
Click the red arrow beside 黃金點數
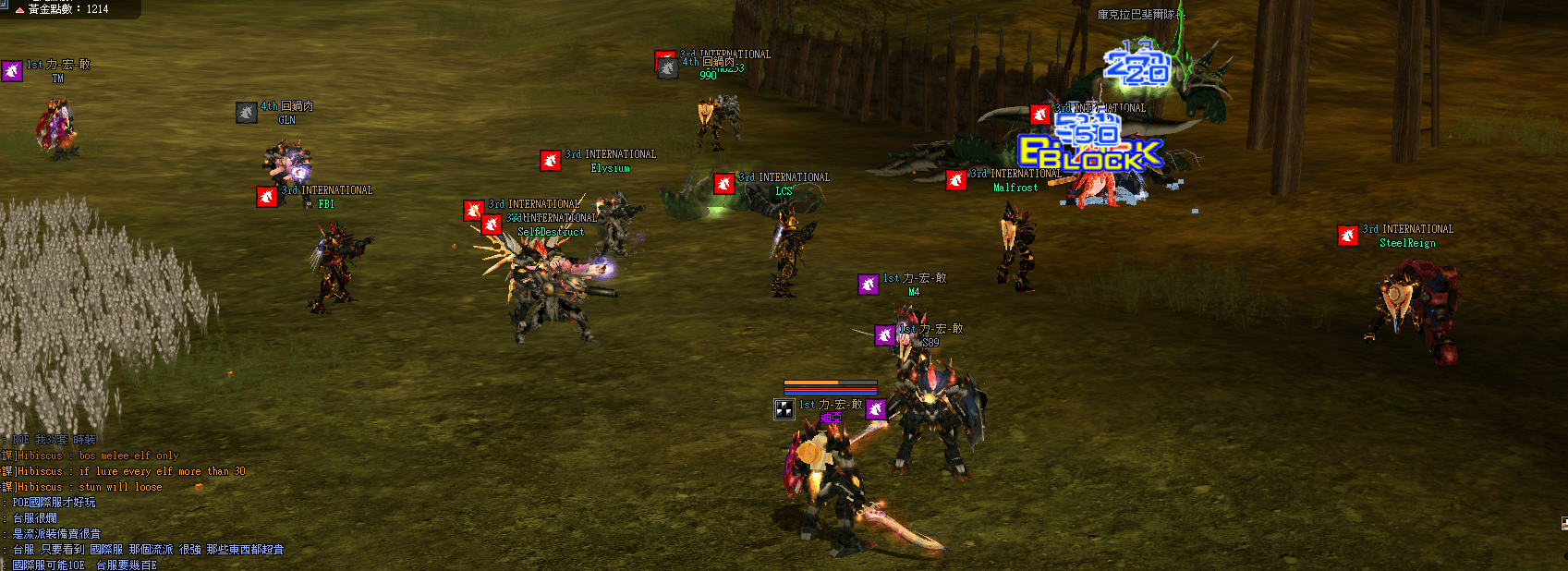click(x=18, y=9)
